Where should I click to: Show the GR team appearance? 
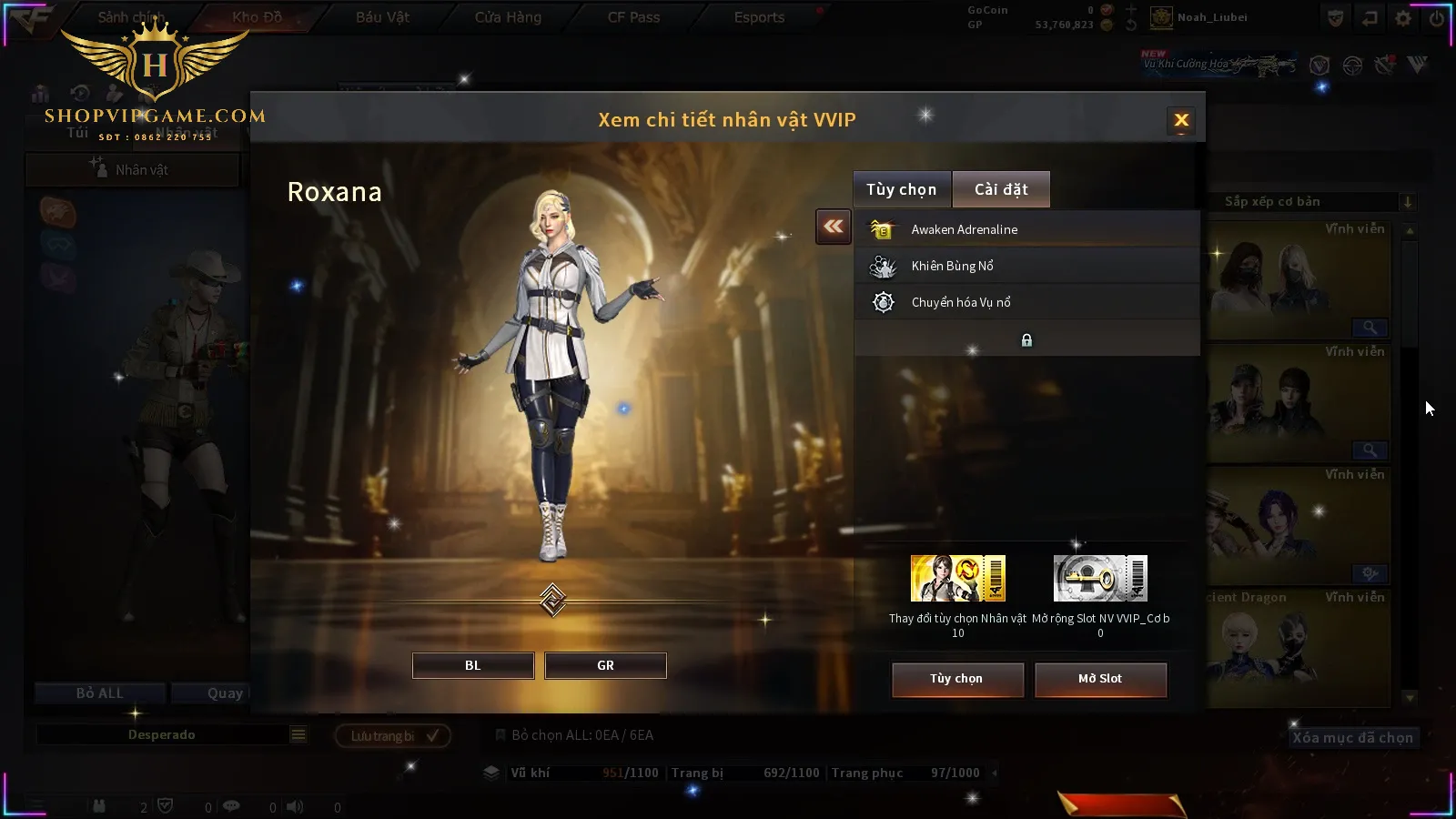point(605,665)
